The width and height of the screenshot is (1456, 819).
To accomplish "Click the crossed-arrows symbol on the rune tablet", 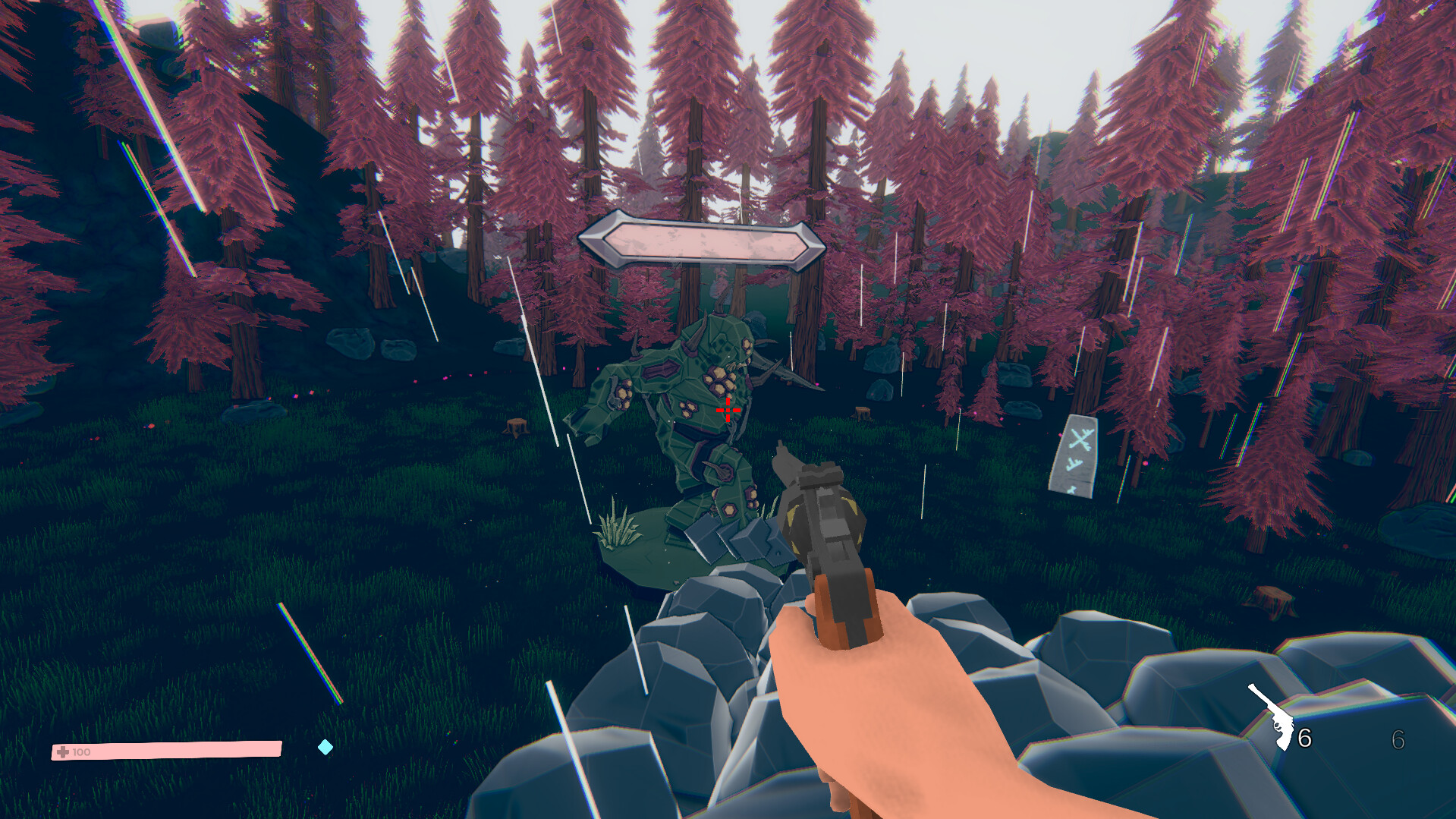I will [x=1080, y=440].
